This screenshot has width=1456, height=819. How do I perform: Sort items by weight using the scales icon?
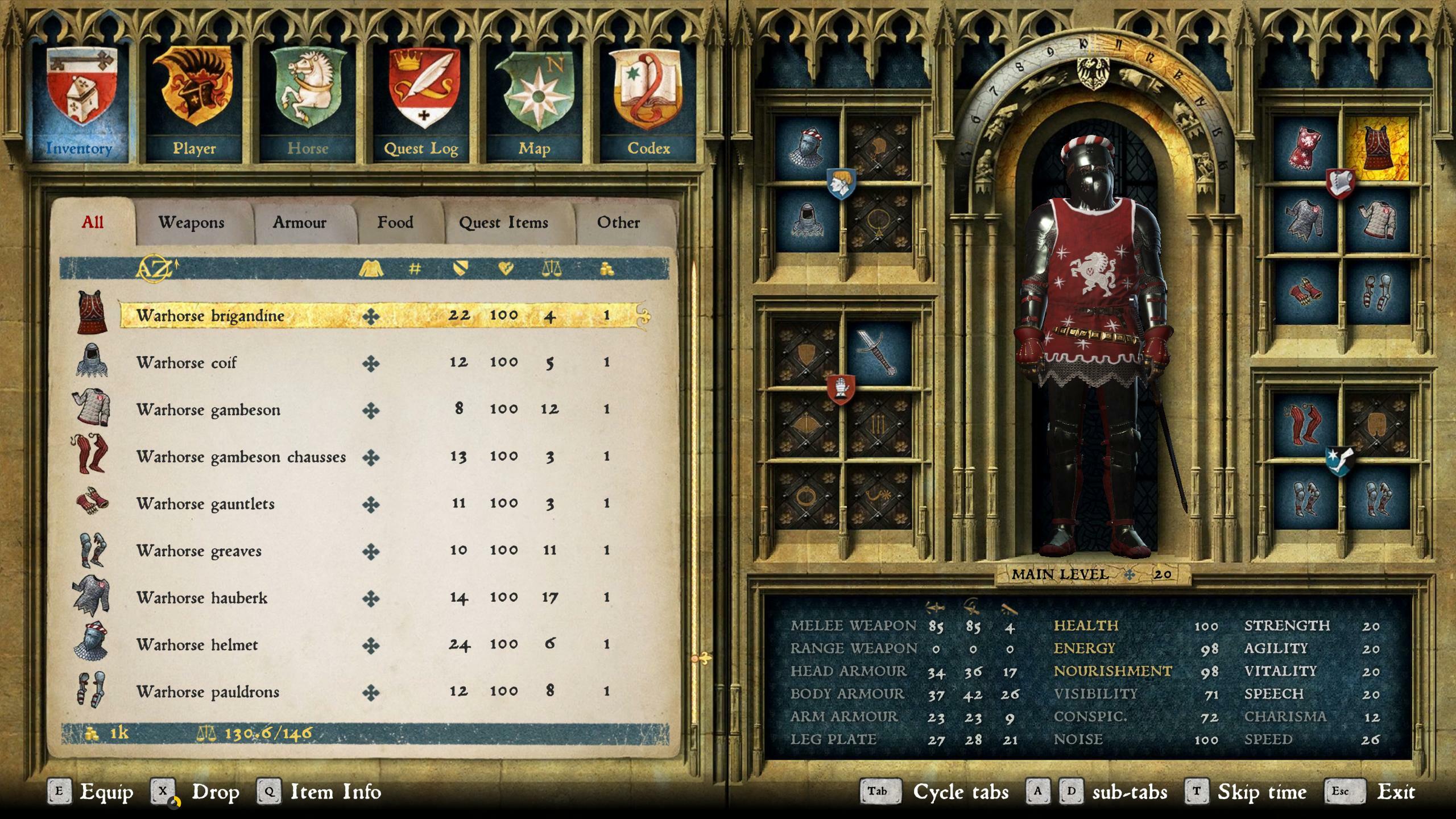tap(553, 269)
